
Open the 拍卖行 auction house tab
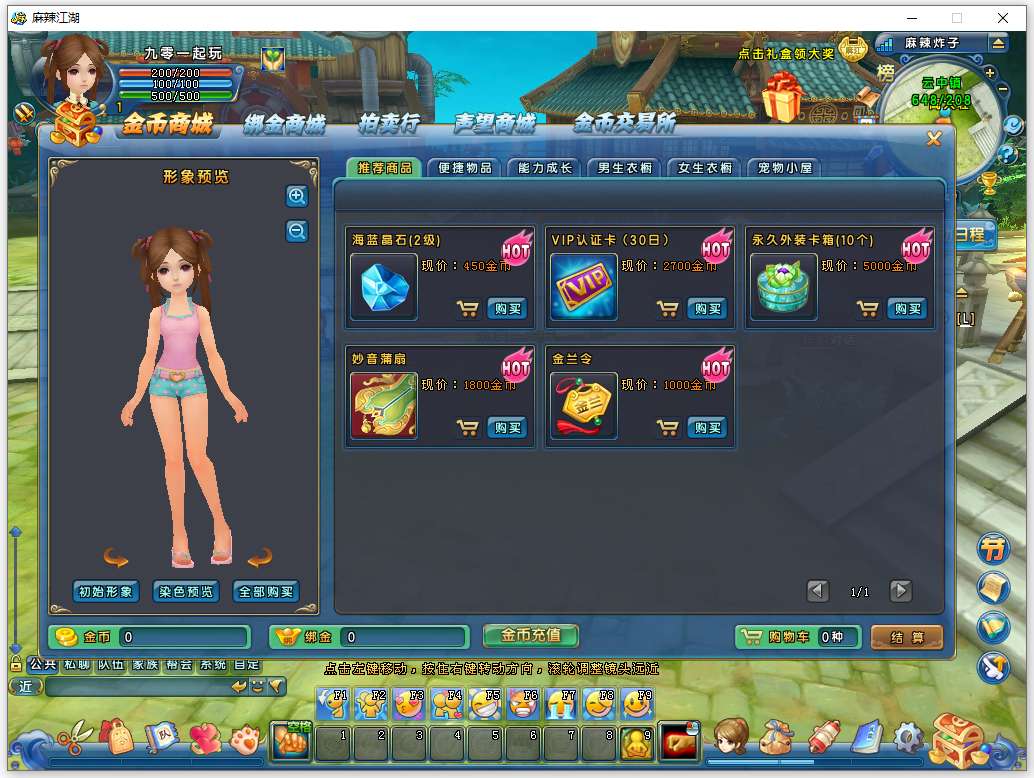(x=389, y=124)
